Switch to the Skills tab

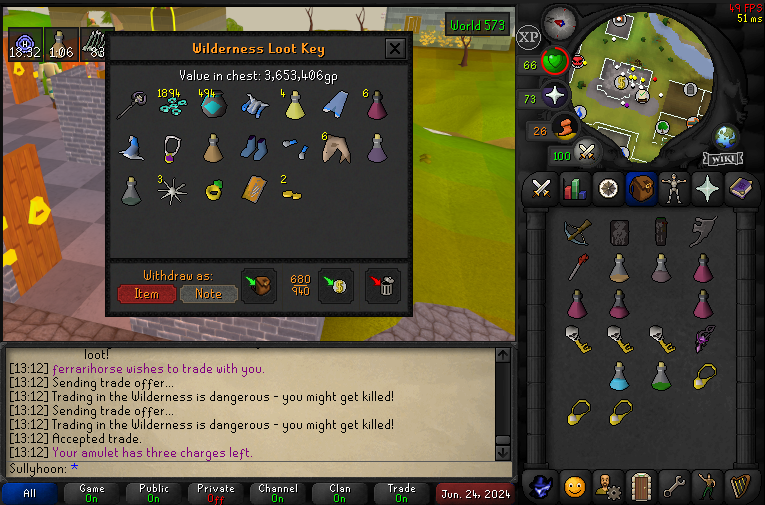tap(574, 187)
